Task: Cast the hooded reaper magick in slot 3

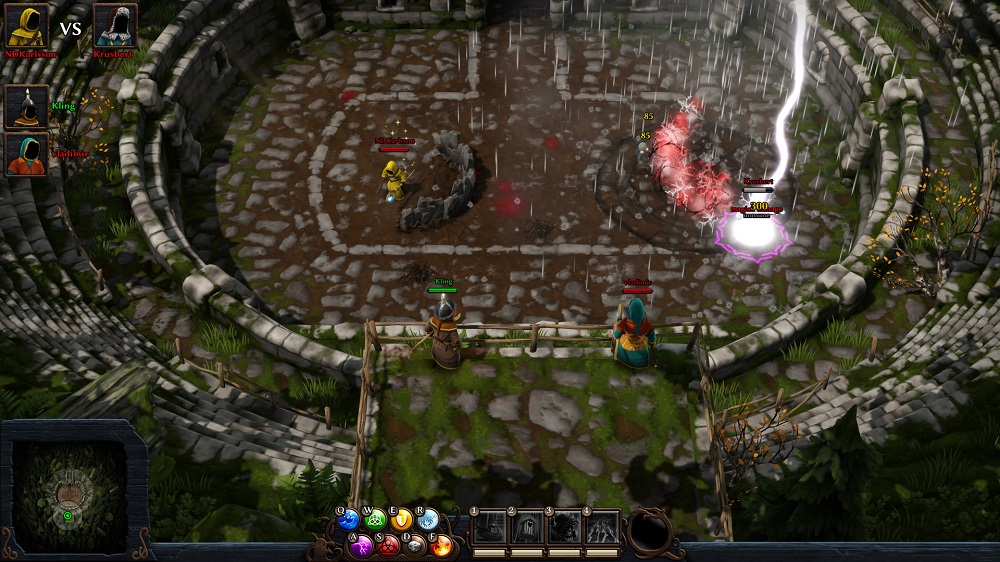Action: (x=564, y=528)
